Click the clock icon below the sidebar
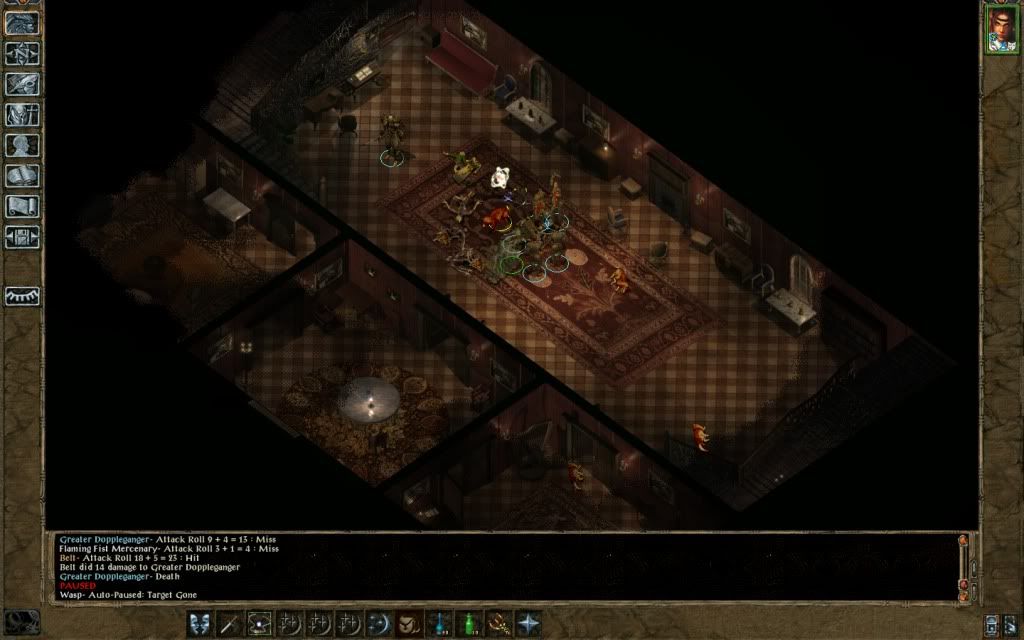1024x640 pixels. (x=22, y=621)
